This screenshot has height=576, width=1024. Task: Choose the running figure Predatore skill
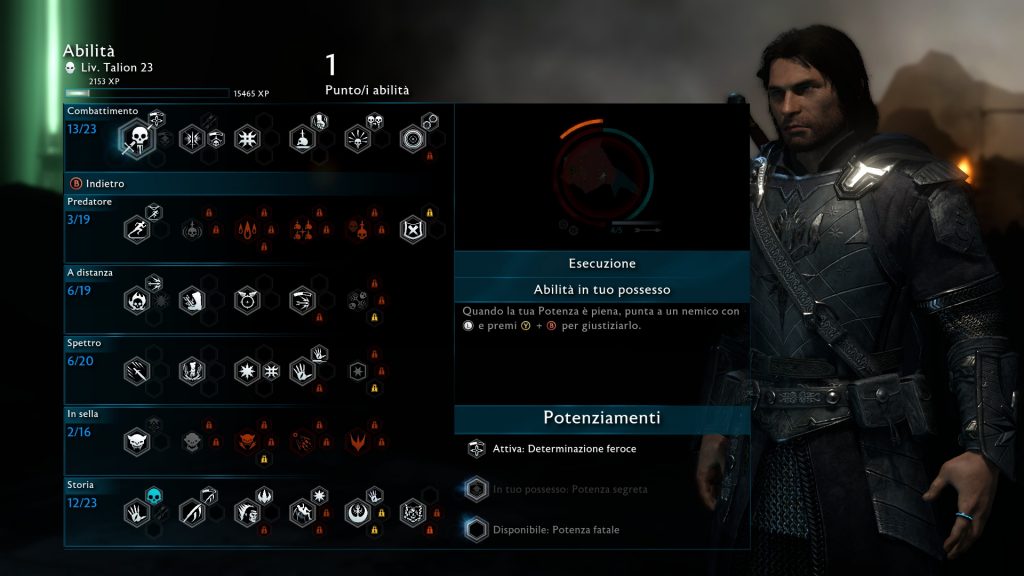point(137,230)
